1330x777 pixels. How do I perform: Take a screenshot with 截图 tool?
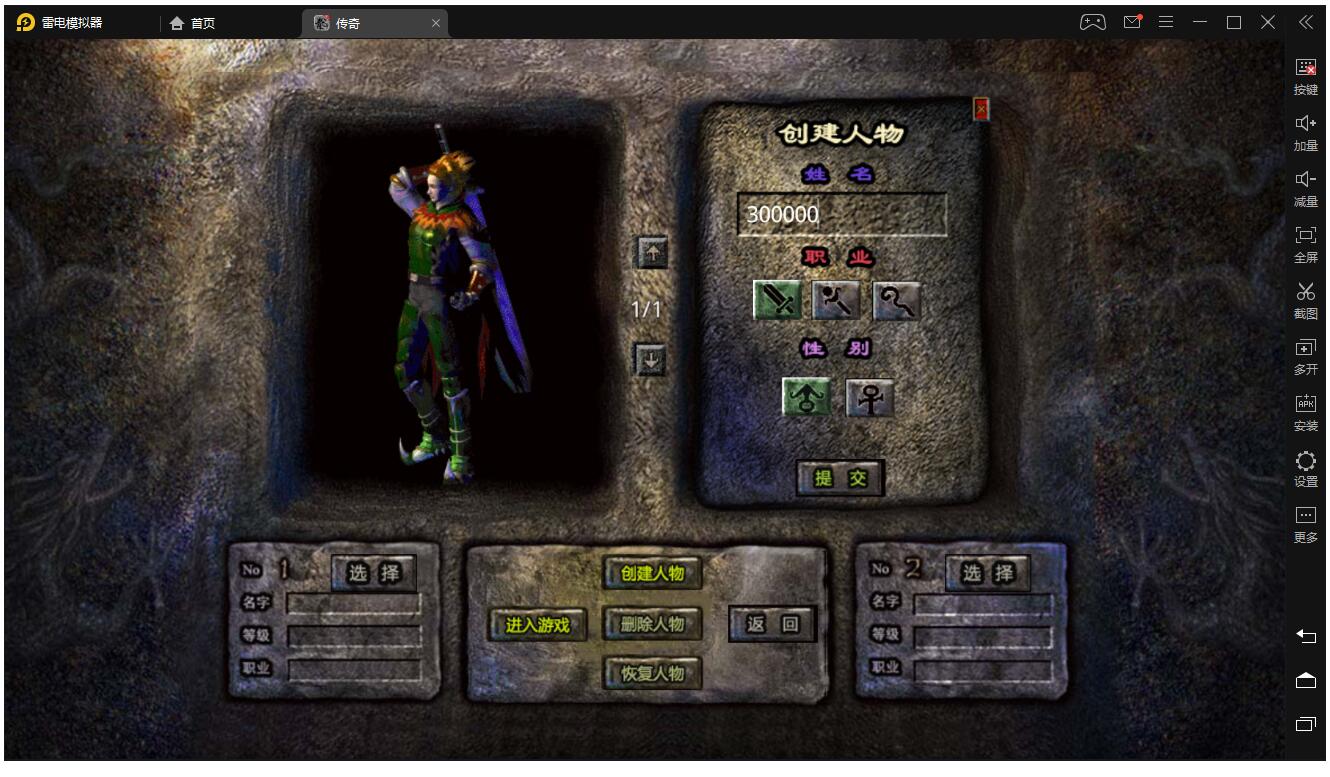point(1306,300)
